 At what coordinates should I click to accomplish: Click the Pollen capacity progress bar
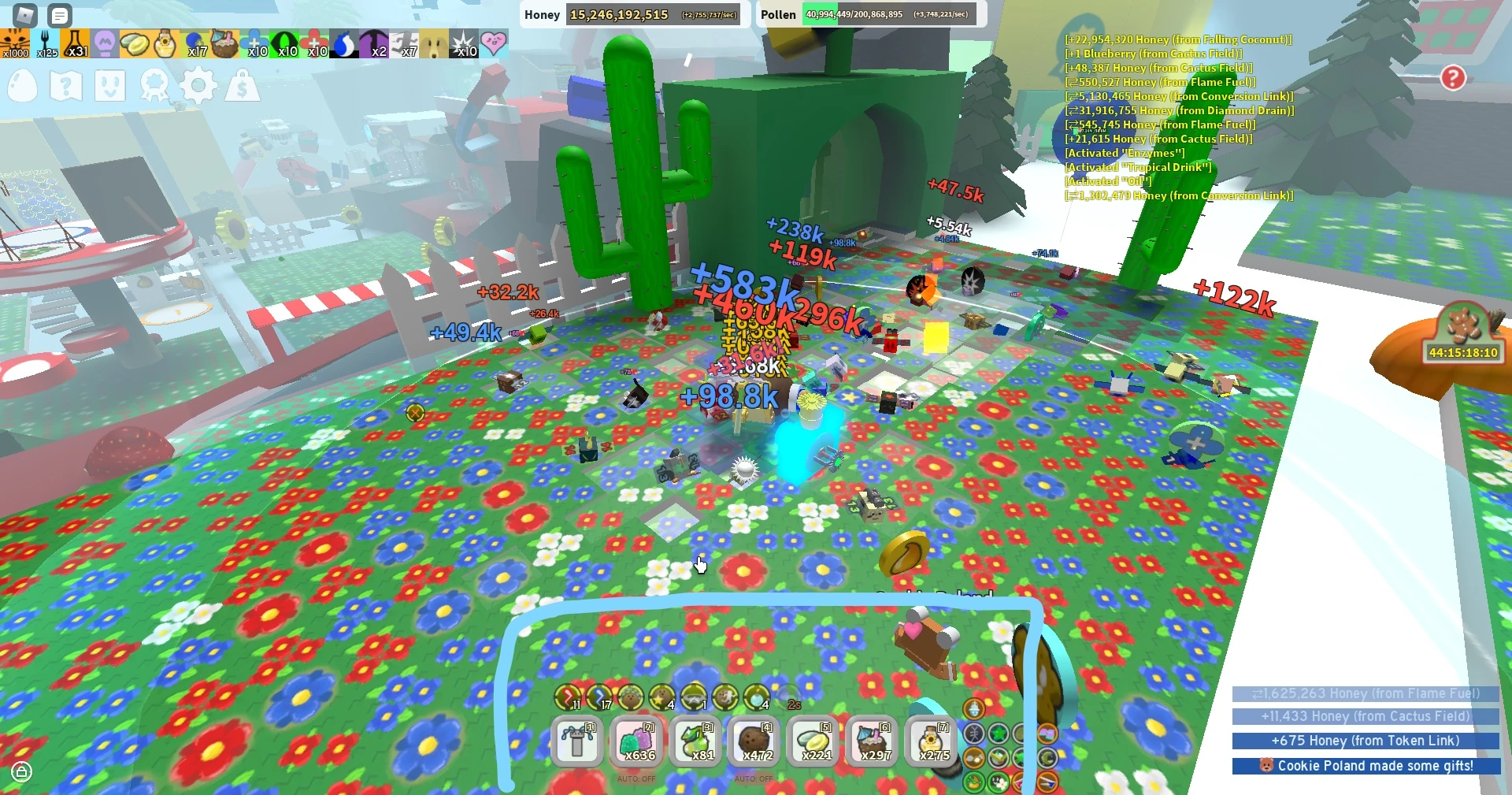[890, 14]
